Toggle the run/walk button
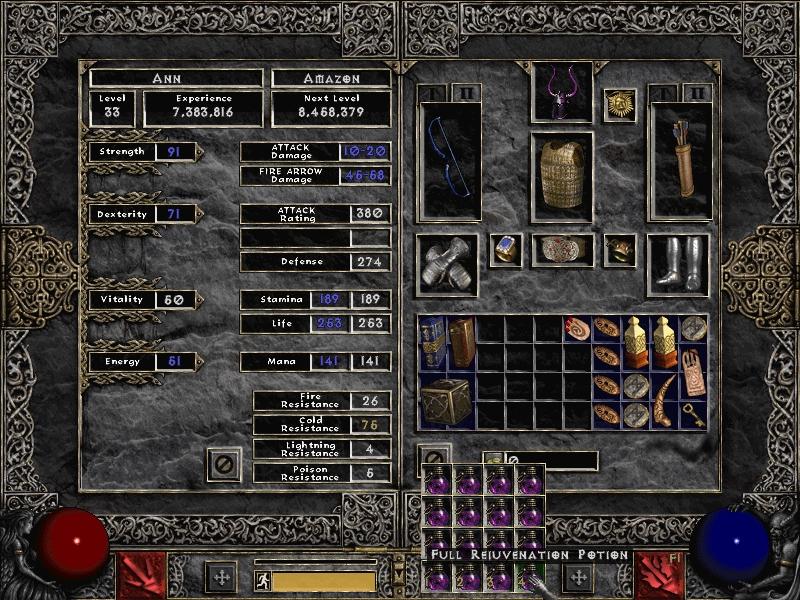Viewport: 800px width, 600px height. click(x=262, y=580)
